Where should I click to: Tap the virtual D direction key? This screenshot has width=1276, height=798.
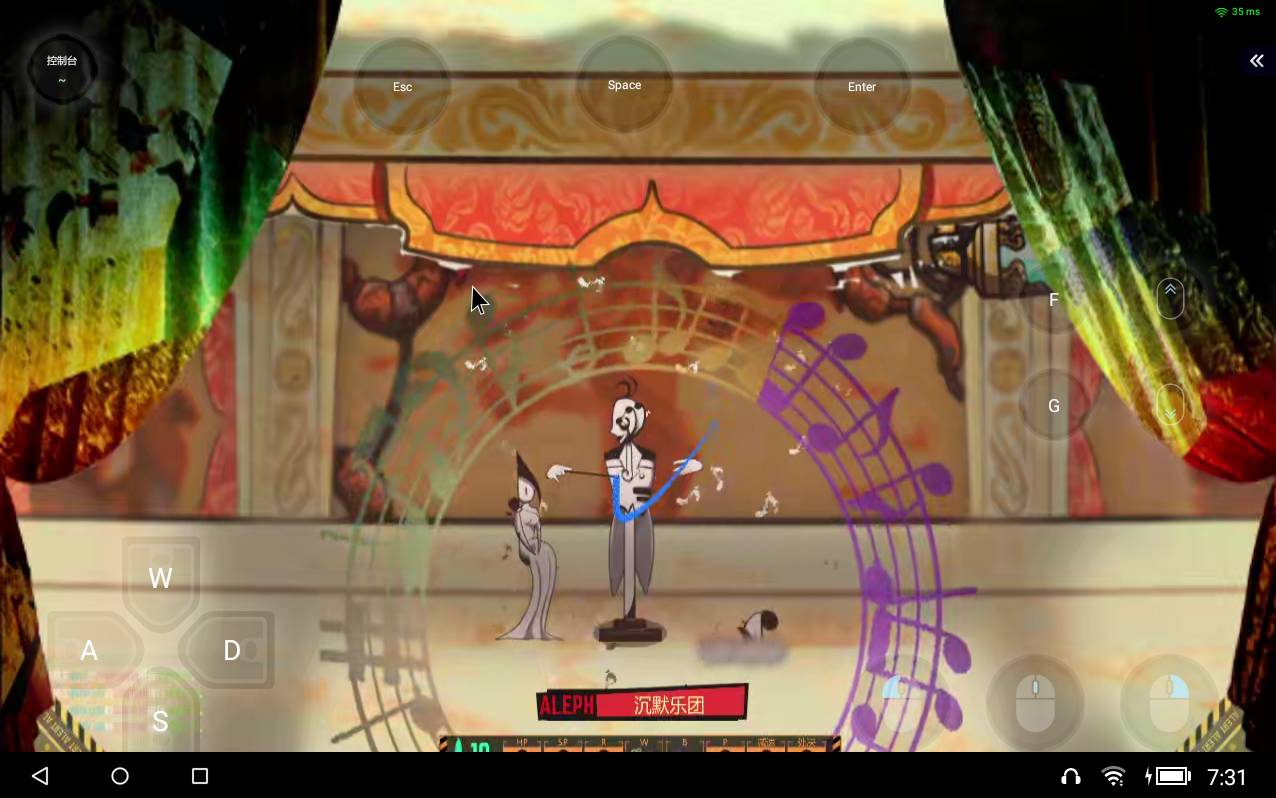pyautogui.click(x=232, y=651)
